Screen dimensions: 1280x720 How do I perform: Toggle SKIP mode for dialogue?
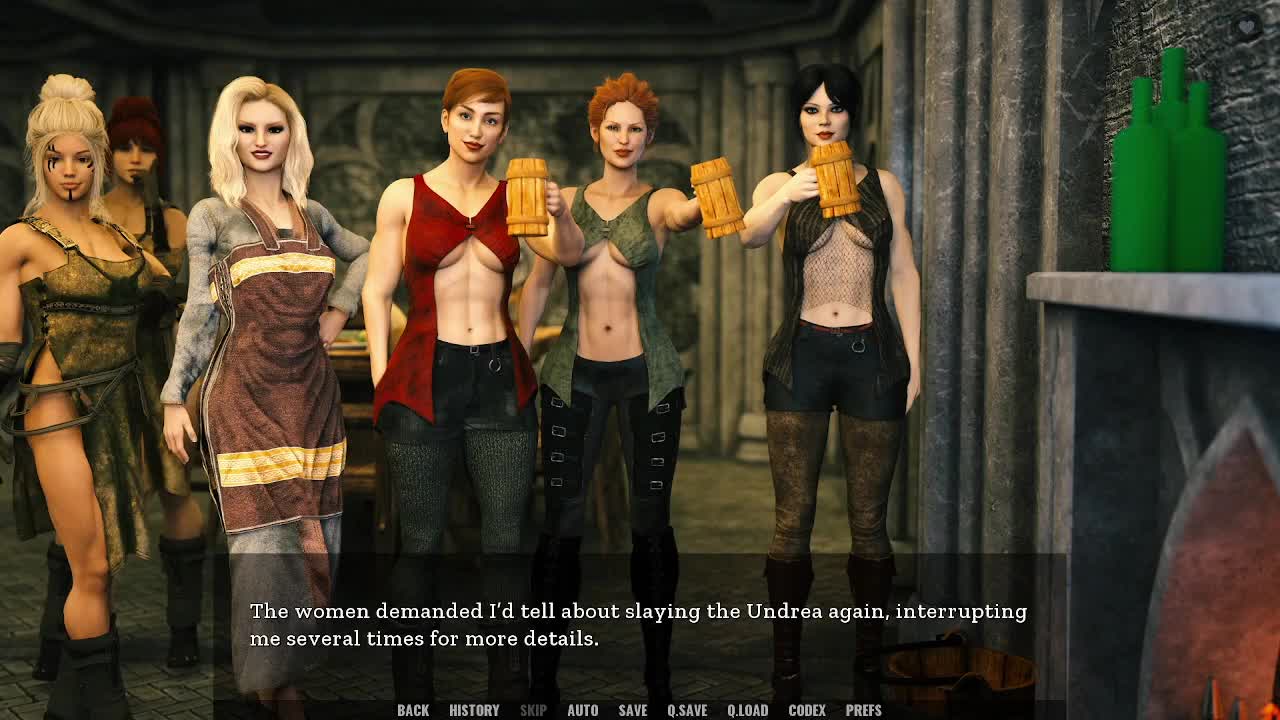click(533, 710)
